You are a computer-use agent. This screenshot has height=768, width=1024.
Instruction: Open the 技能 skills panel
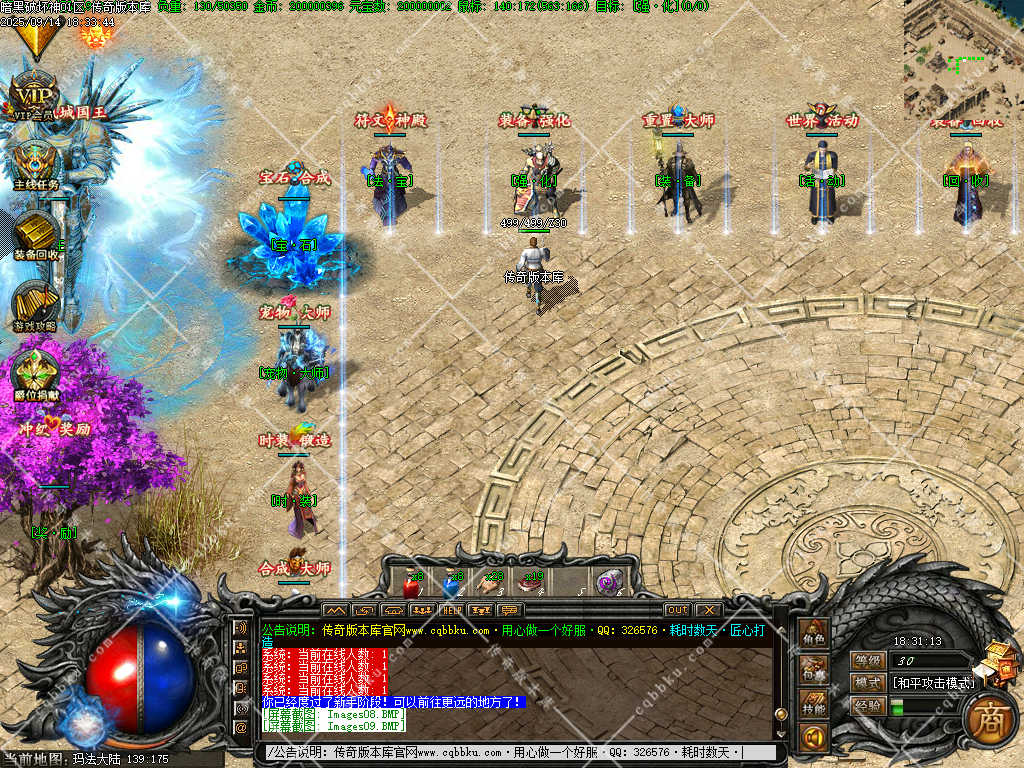(813, 705)
